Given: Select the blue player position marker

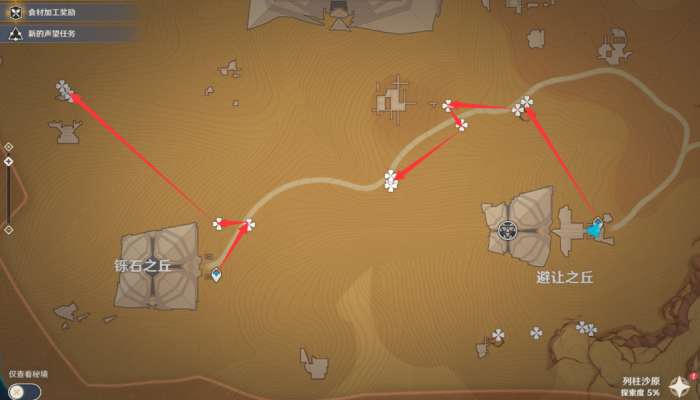Looking at the screenshot, I should (x=595, y=229).
